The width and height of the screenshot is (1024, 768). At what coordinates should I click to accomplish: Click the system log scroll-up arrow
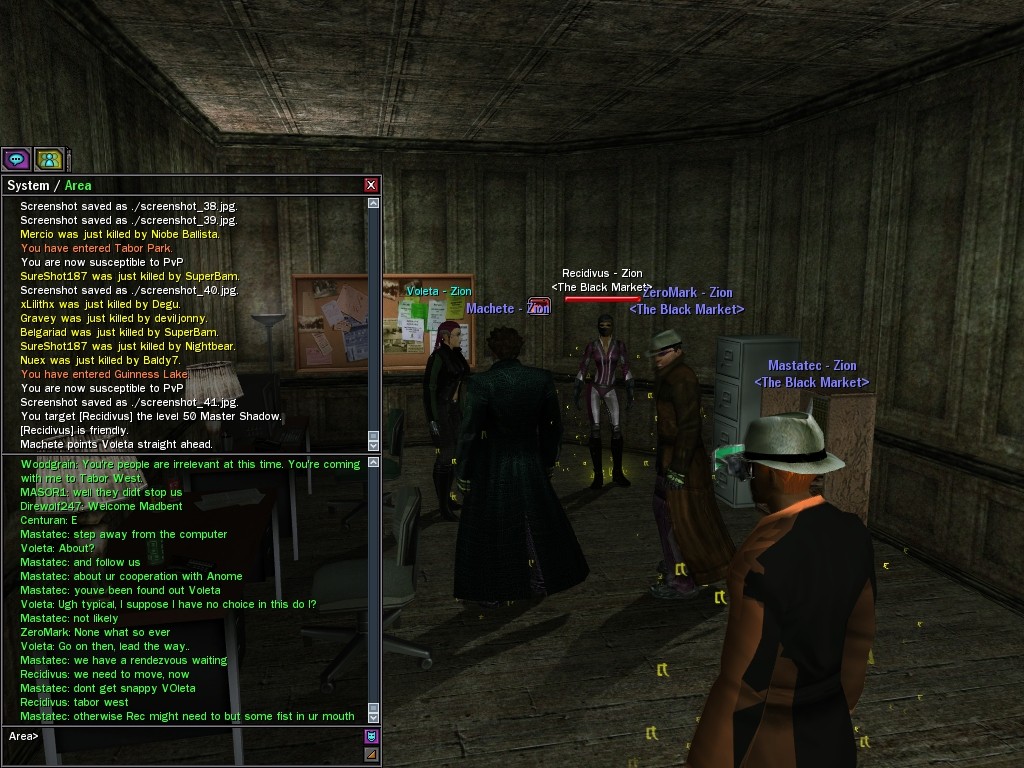(x=374, y=203)
